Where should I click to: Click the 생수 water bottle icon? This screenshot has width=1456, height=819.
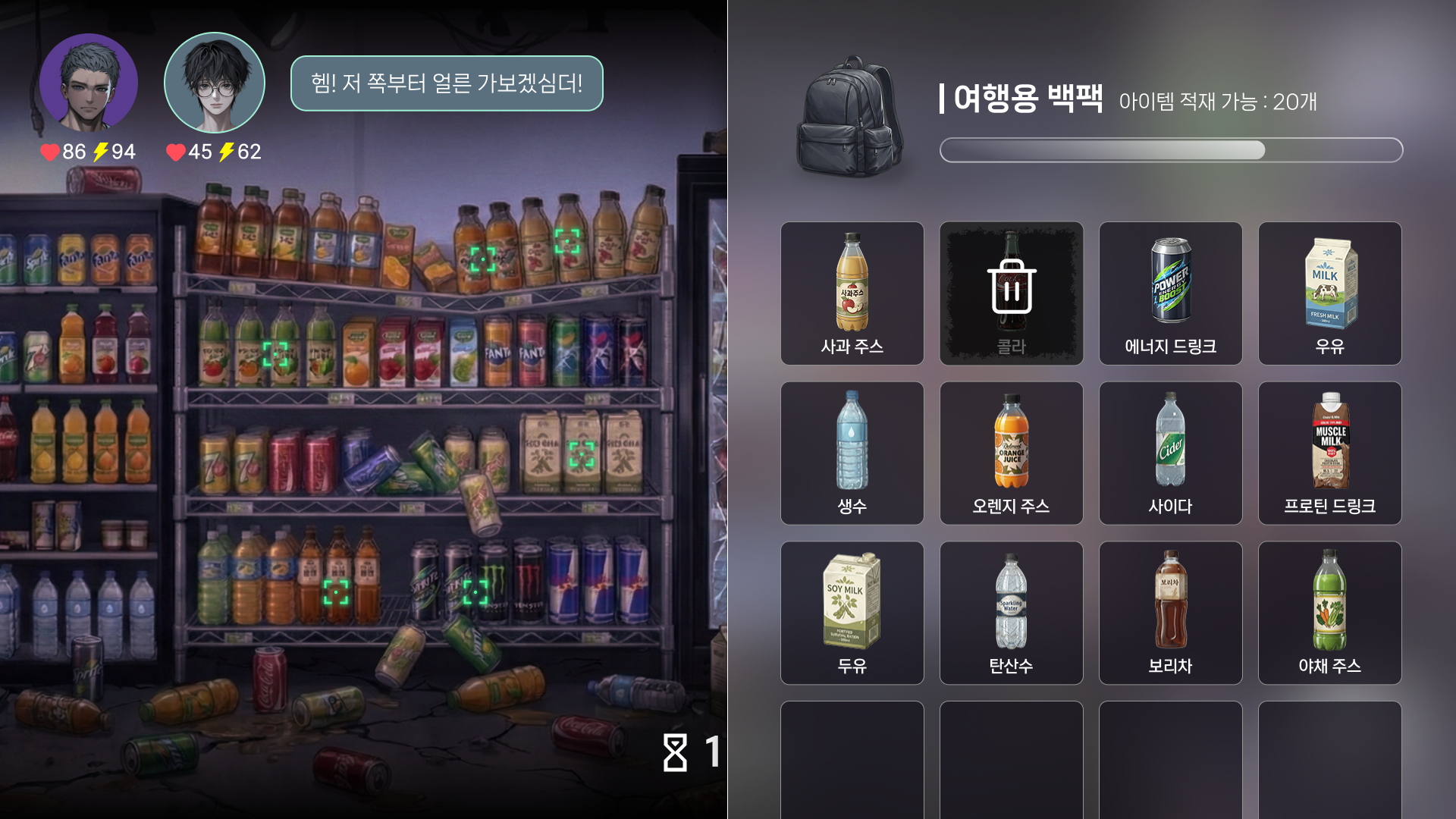(x=852, y=451)
